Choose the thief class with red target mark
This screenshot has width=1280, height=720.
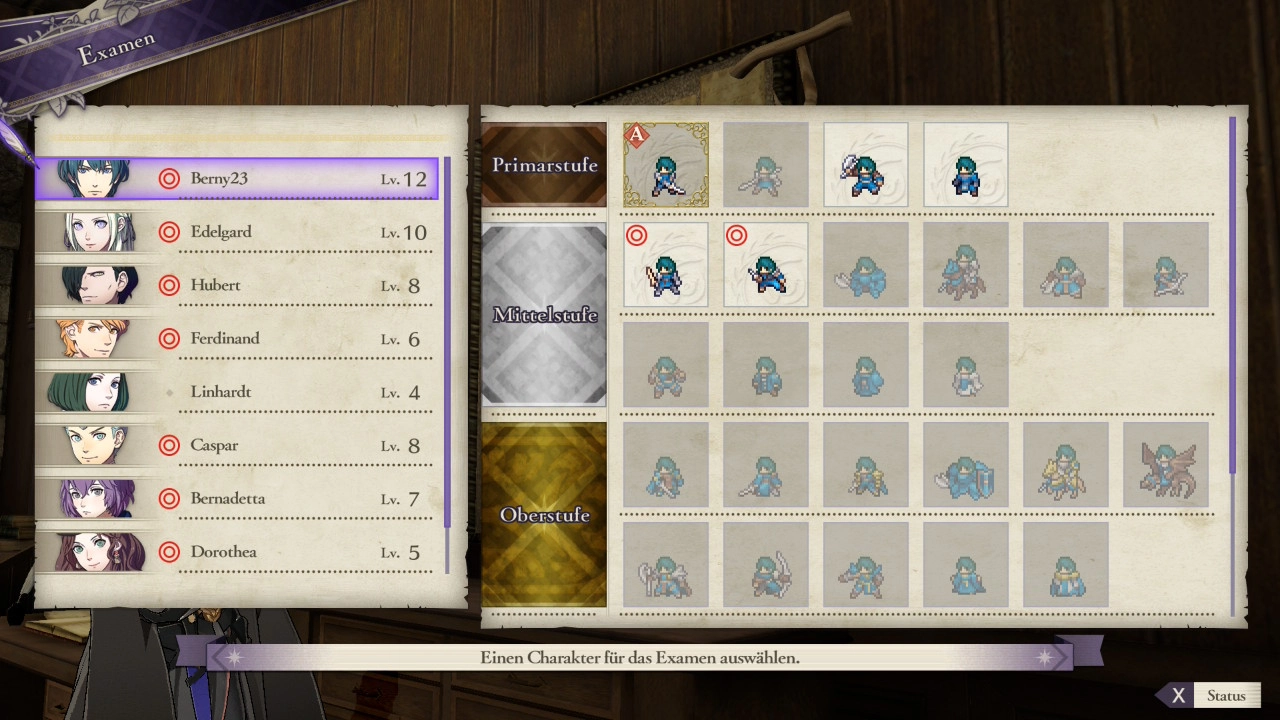[x=766, y=265]
